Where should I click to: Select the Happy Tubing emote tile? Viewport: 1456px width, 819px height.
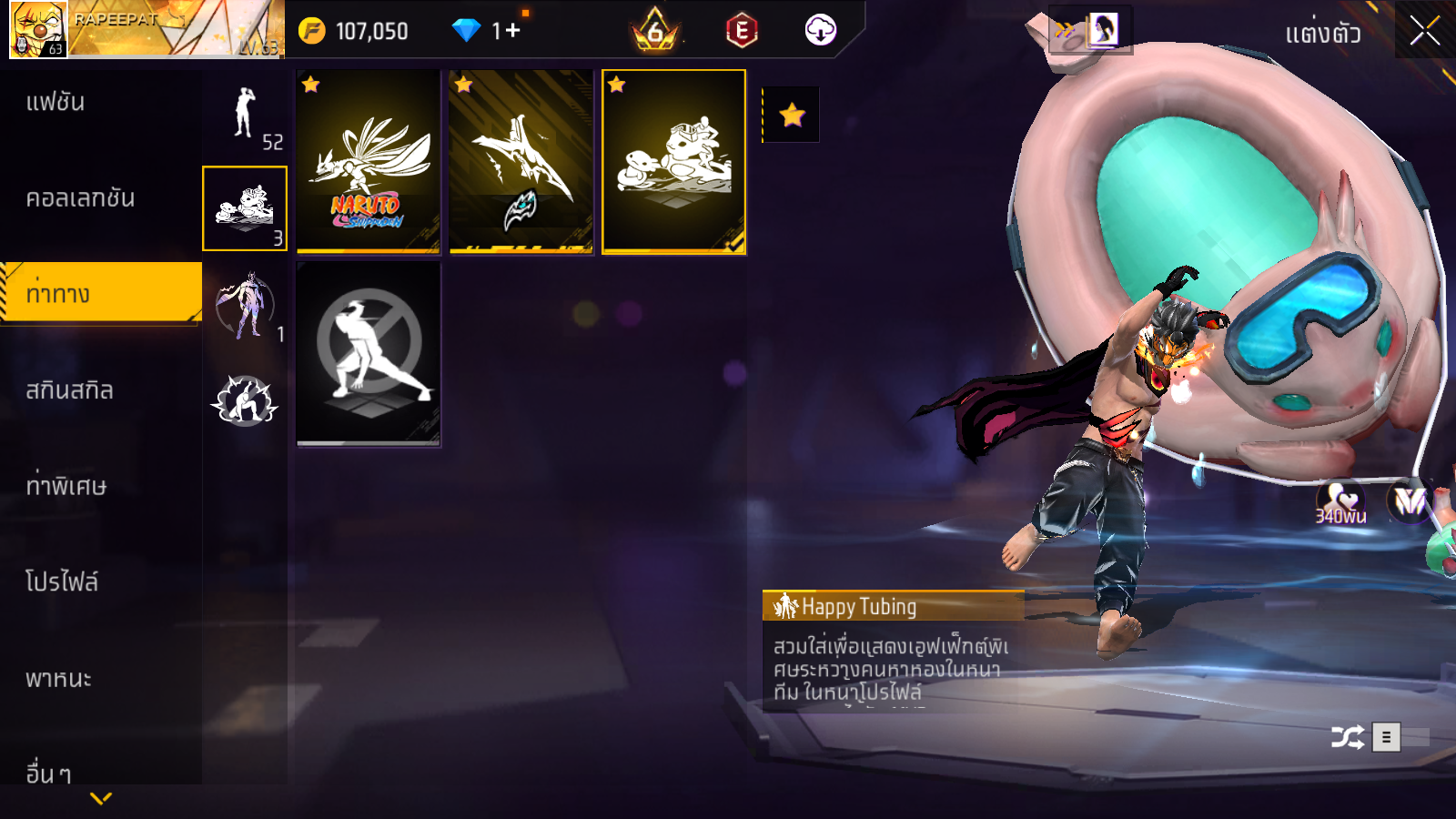(x=674, y=161)
